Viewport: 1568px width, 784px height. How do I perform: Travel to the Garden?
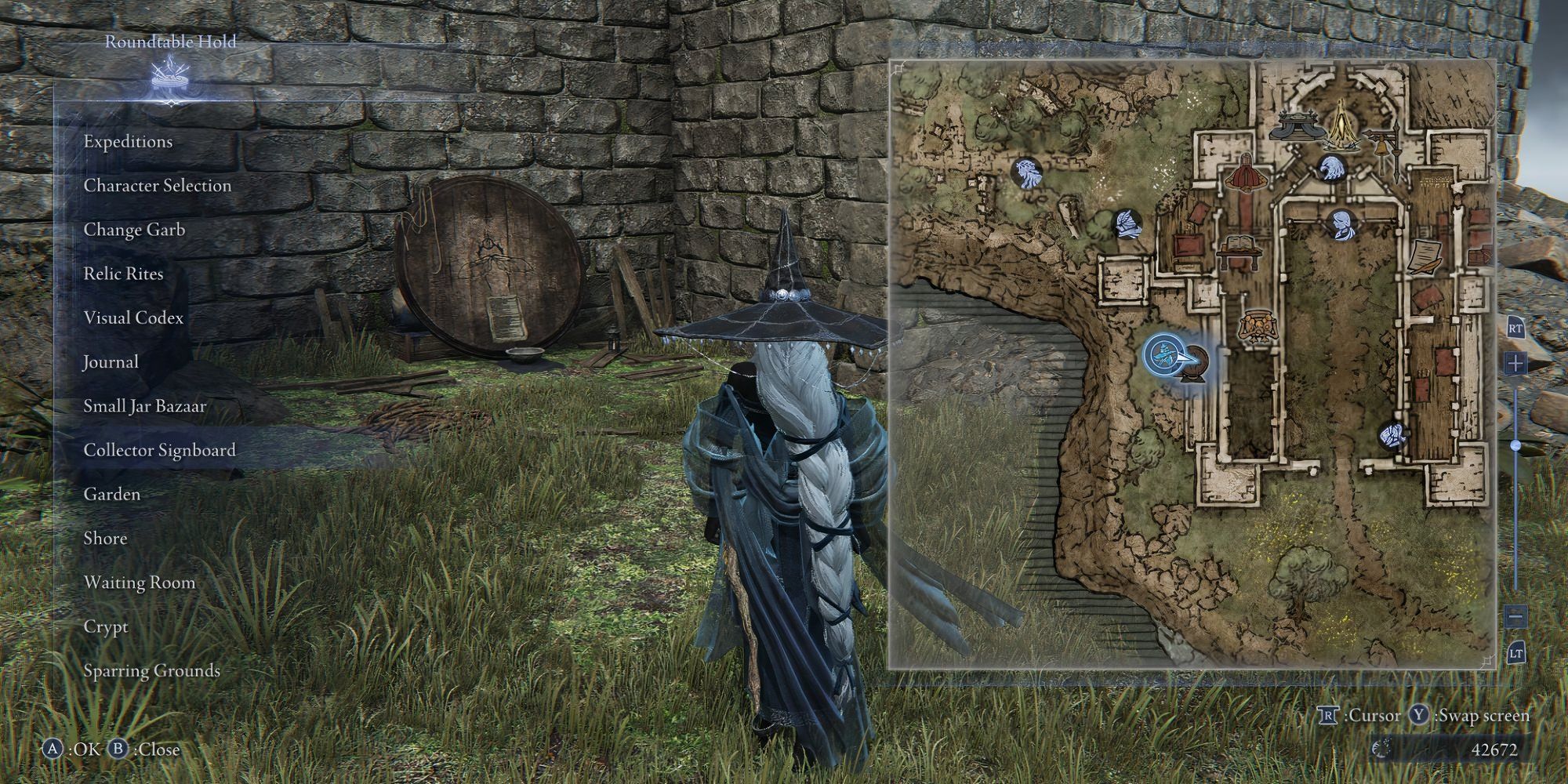click(x=112, y=494)
